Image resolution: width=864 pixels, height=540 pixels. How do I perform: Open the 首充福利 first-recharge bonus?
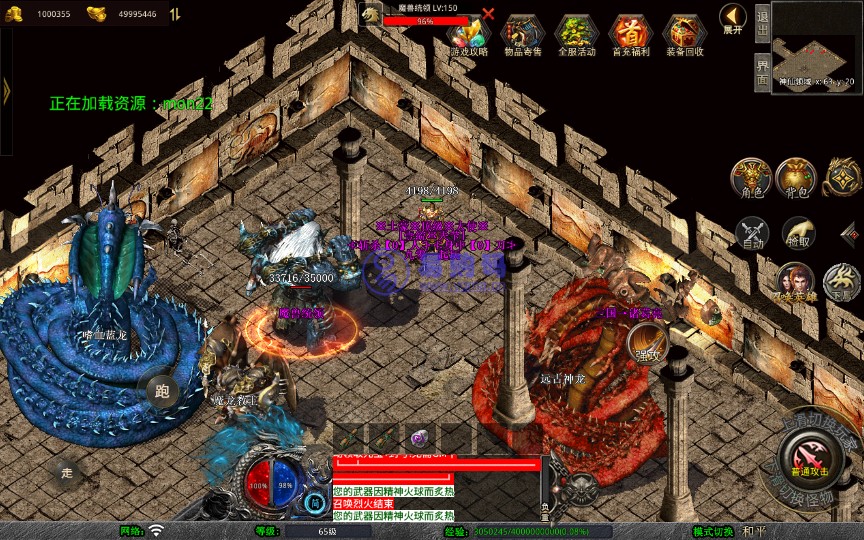pos(630,35)
